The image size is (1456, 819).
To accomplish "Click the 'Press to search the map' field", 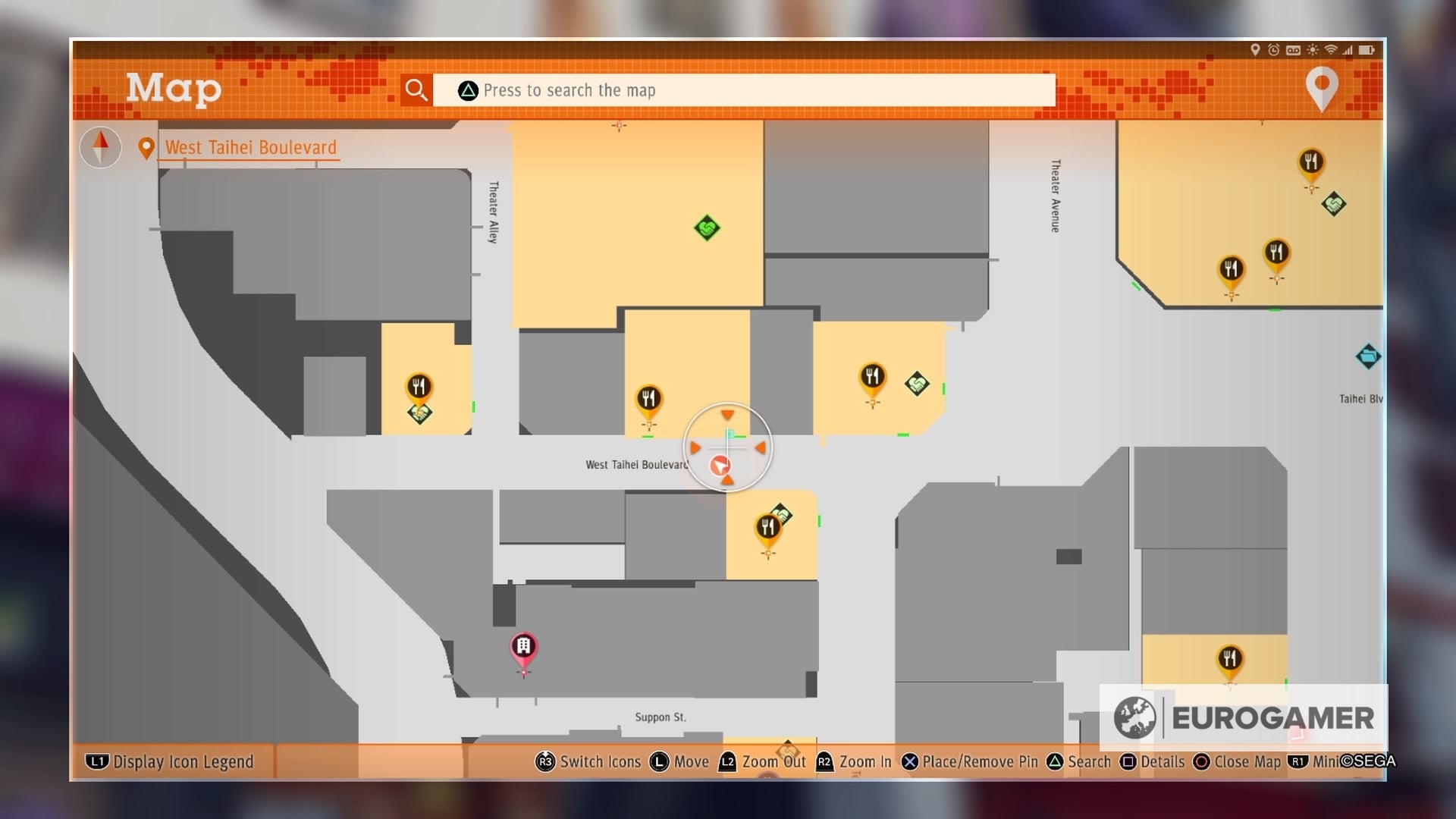I will pos(743,89).
